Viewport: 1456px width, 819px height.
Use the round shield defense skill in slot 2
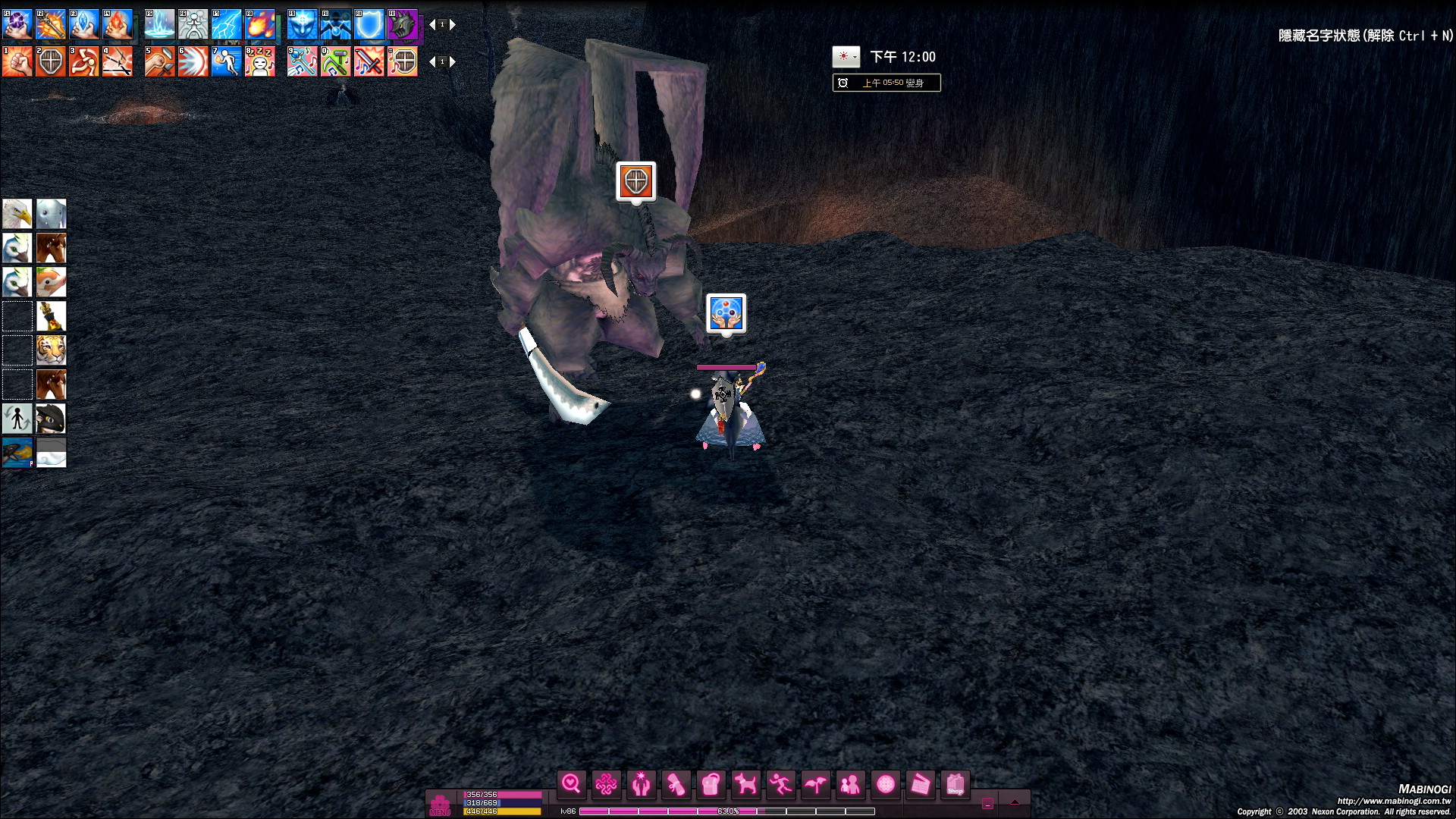click(x=51, y=62)
